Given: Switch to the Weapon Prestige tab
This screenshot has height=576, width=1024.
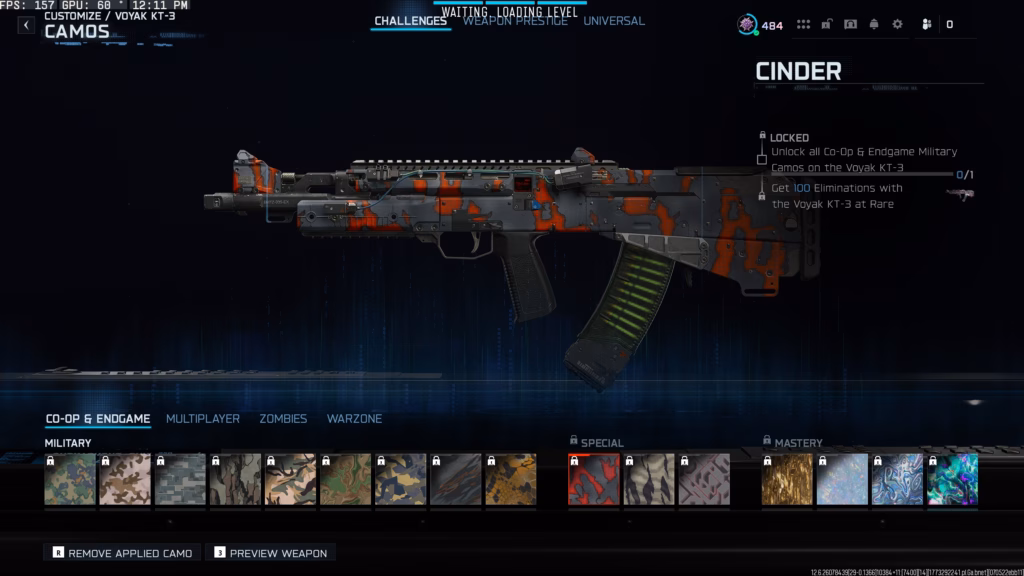Looking at the screenshot, I should click(x=515, y=21).
